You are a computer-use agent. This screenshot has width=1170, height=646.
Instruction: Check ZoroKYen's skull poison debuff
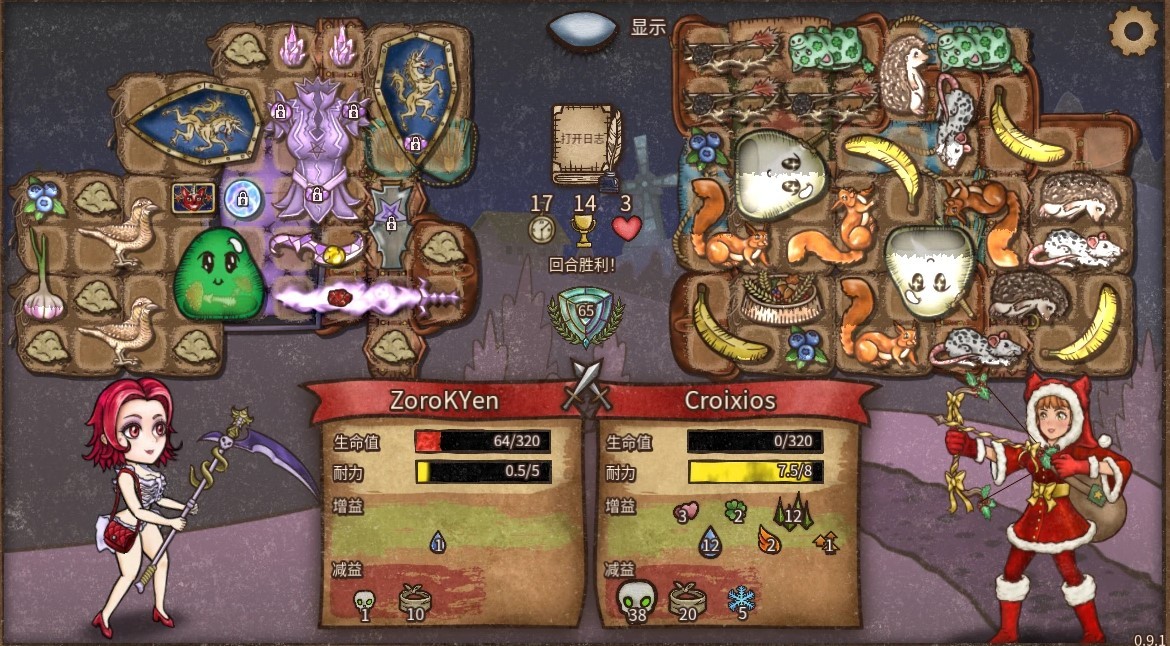coord(365,603)
